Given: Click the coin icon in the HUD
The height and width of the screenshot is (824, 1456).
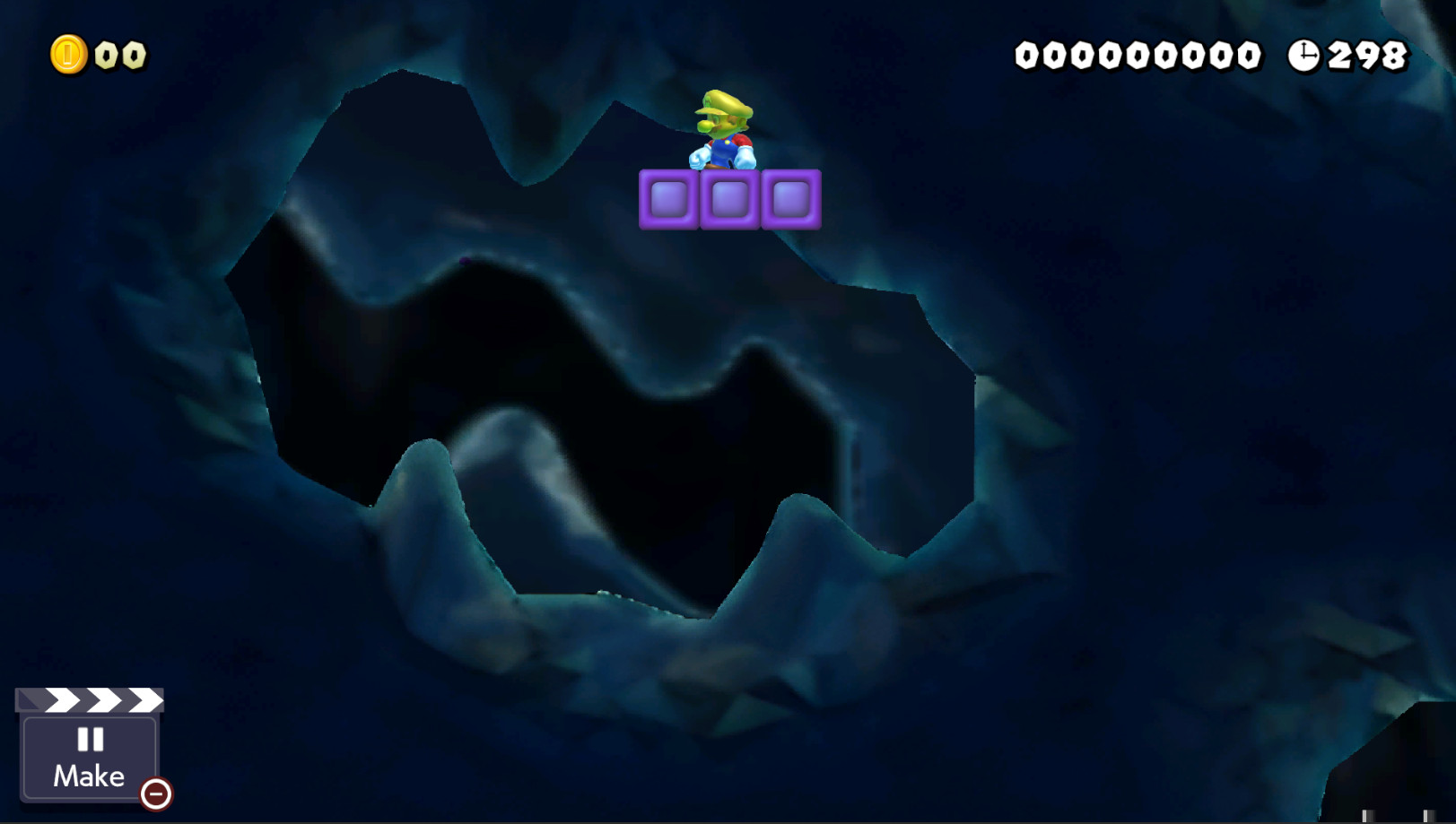Looking at the screenshot, I should tap(70, 52).
